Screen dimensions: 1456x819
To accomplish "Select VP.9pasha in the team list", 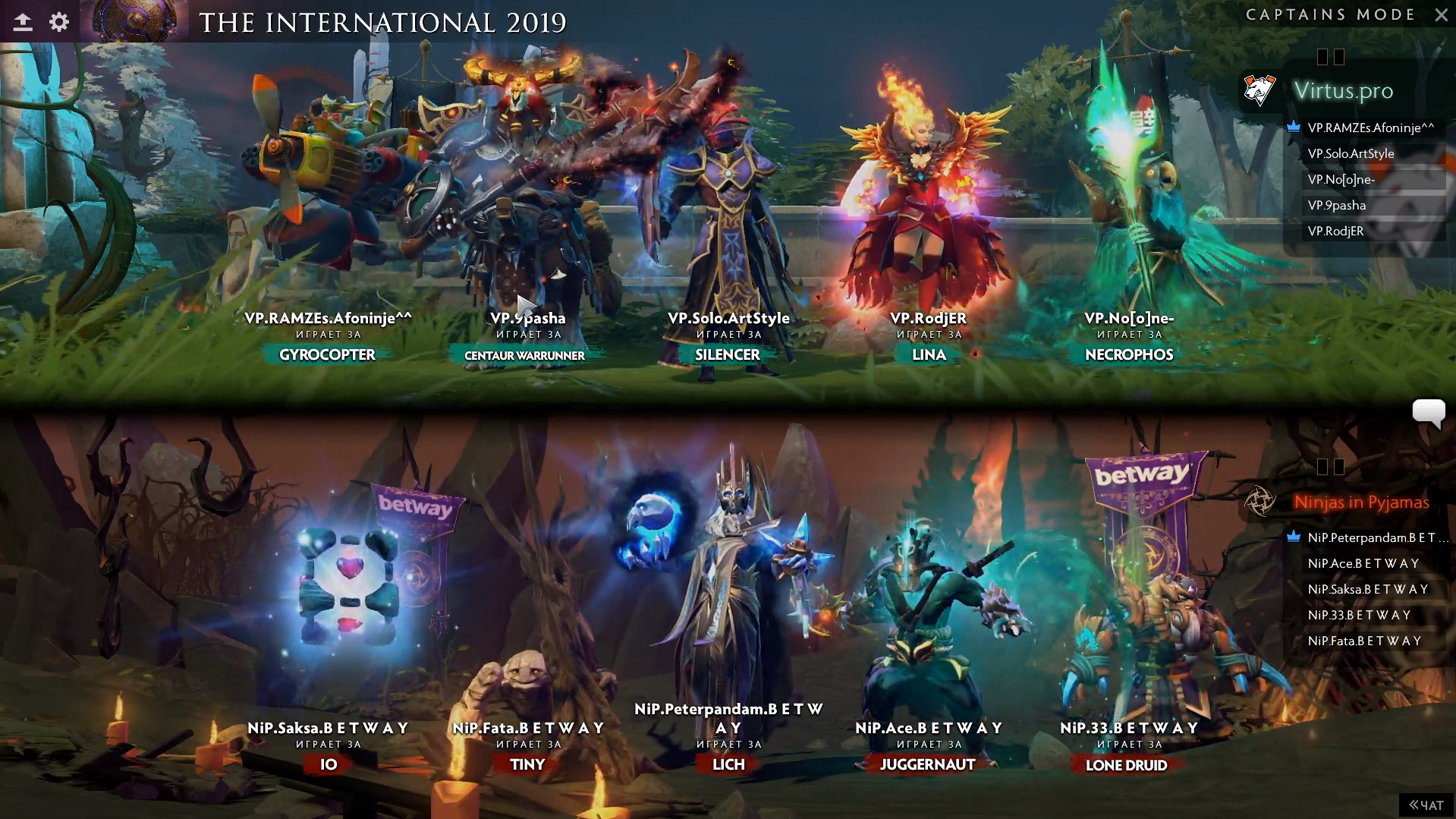I will coord(1336,205).
